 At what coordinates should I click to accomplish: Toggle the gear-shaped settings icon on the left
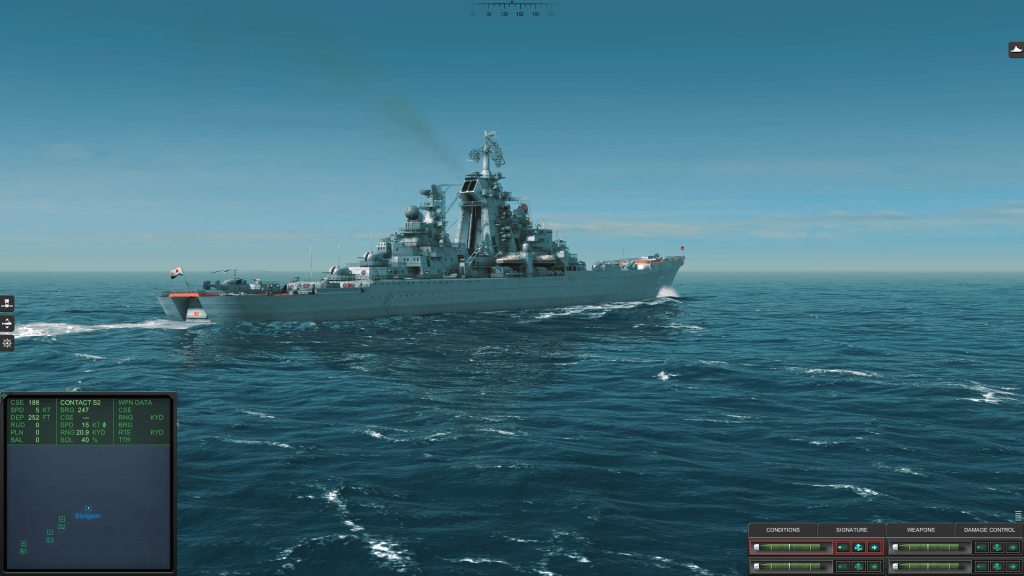point(7,343)
